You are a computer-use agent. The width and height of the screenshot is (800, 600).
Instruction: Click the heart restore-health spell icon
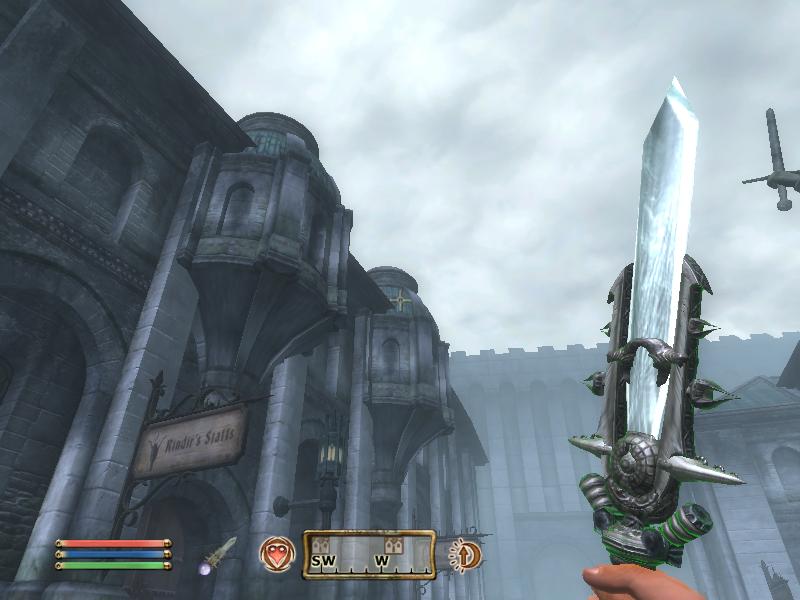pyautogui.click(x=277, y=553)
